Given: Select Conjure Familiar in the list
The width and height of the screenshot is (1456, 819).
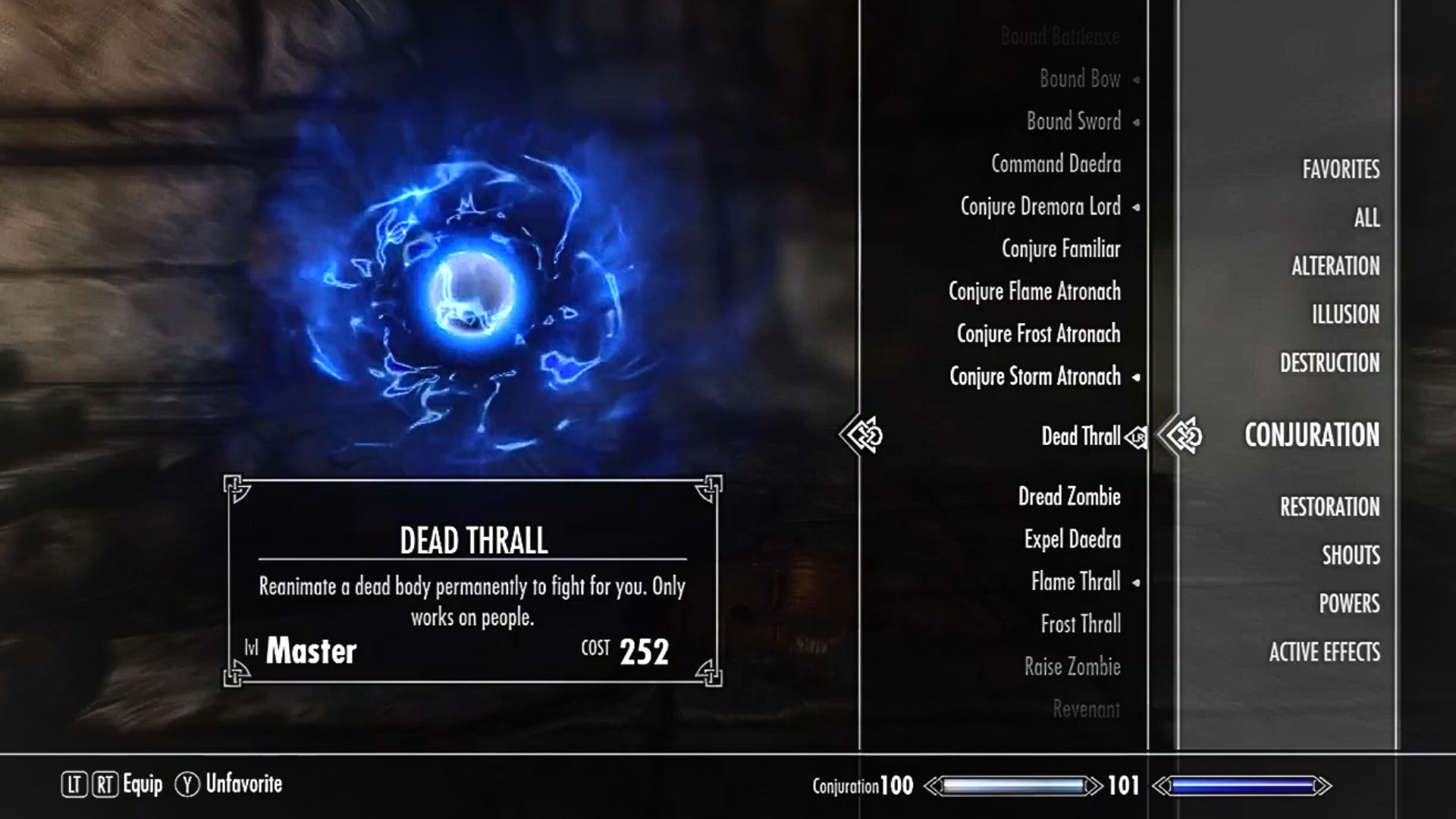Looking at the screenshot, I should pyautogui.click(x=1060, y=249).
